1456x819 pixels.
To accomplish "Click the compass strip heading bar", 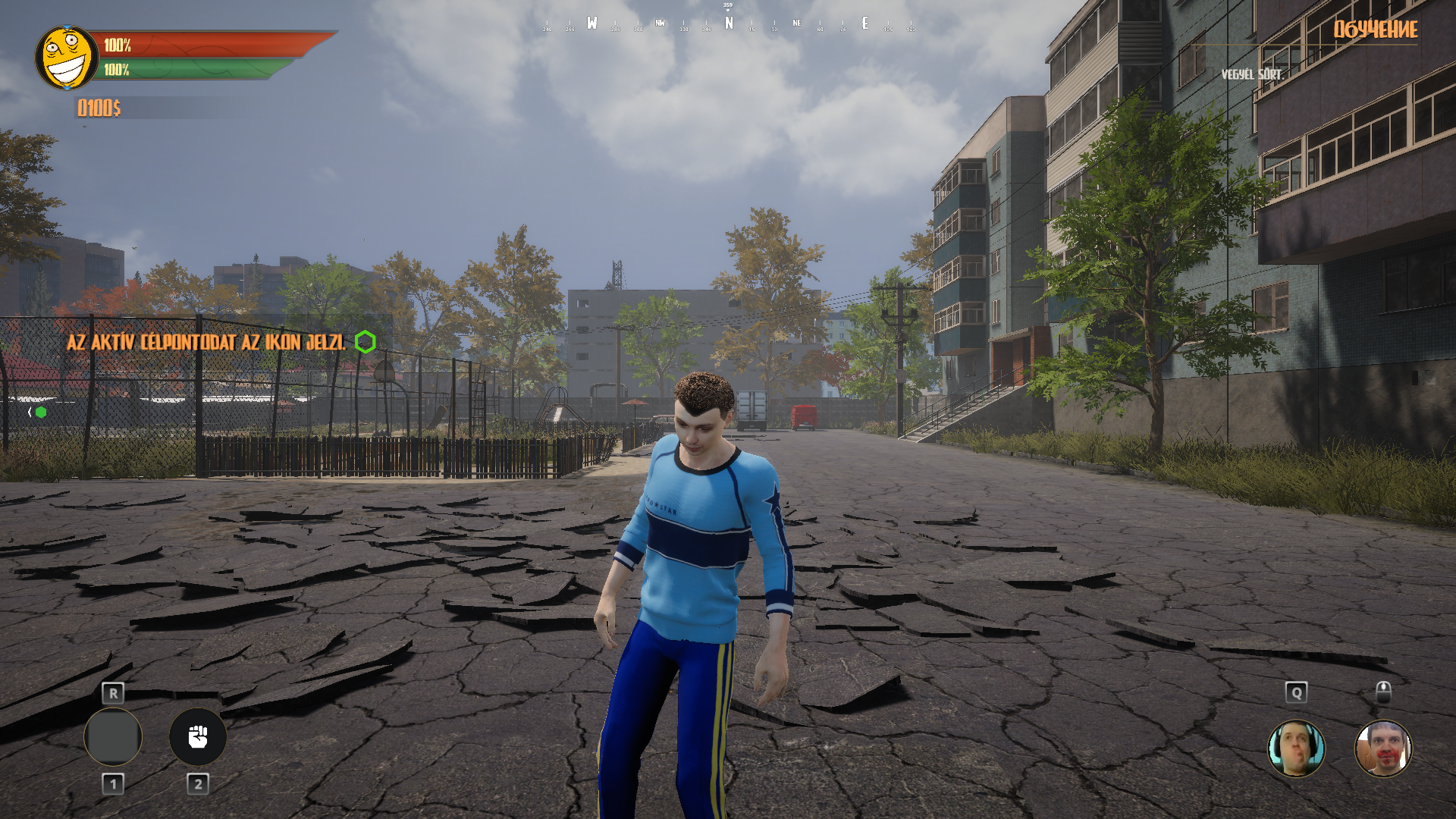I will 728,24.
